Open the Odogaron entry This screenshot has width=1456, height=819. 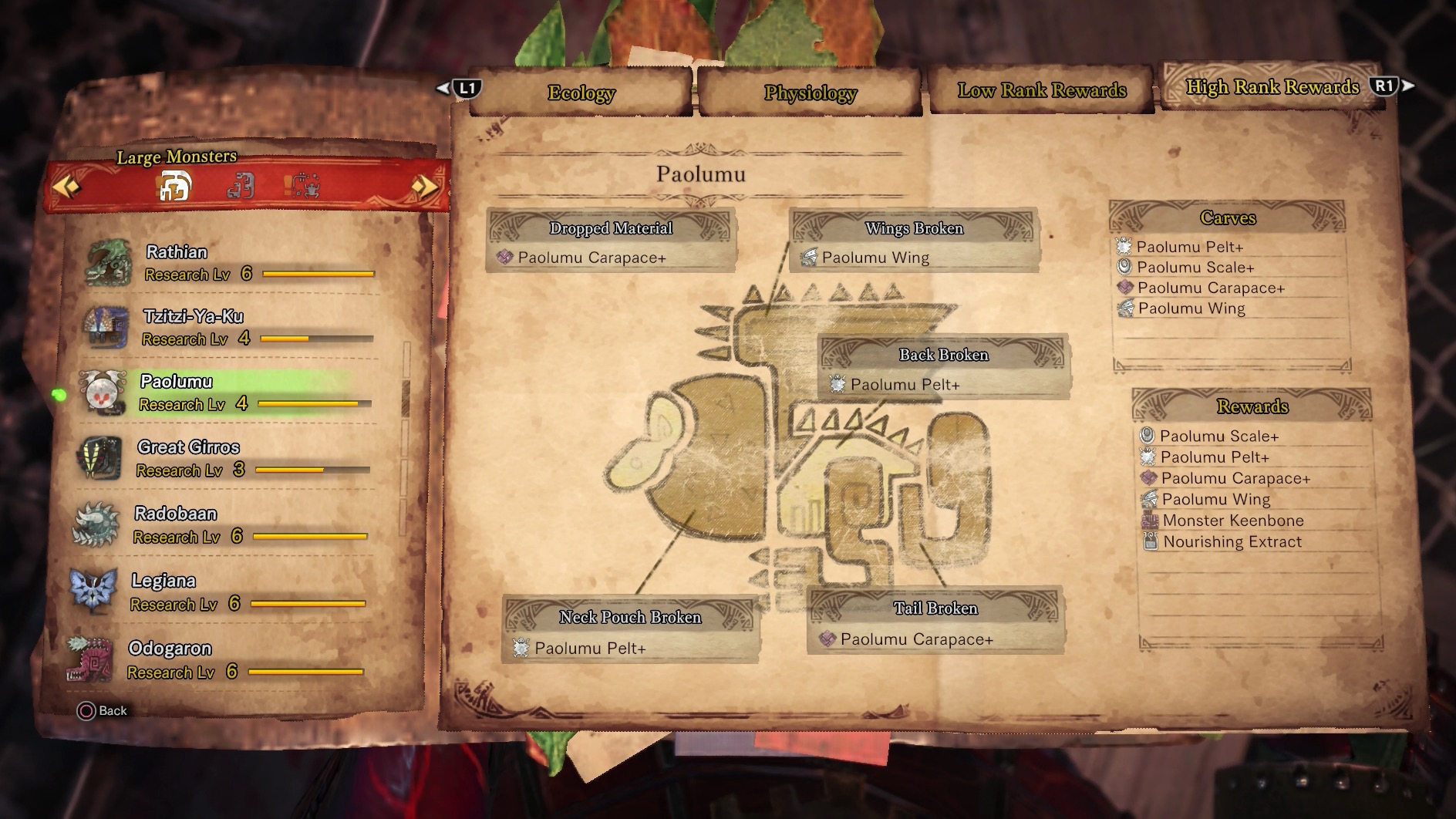pos(222,659)
